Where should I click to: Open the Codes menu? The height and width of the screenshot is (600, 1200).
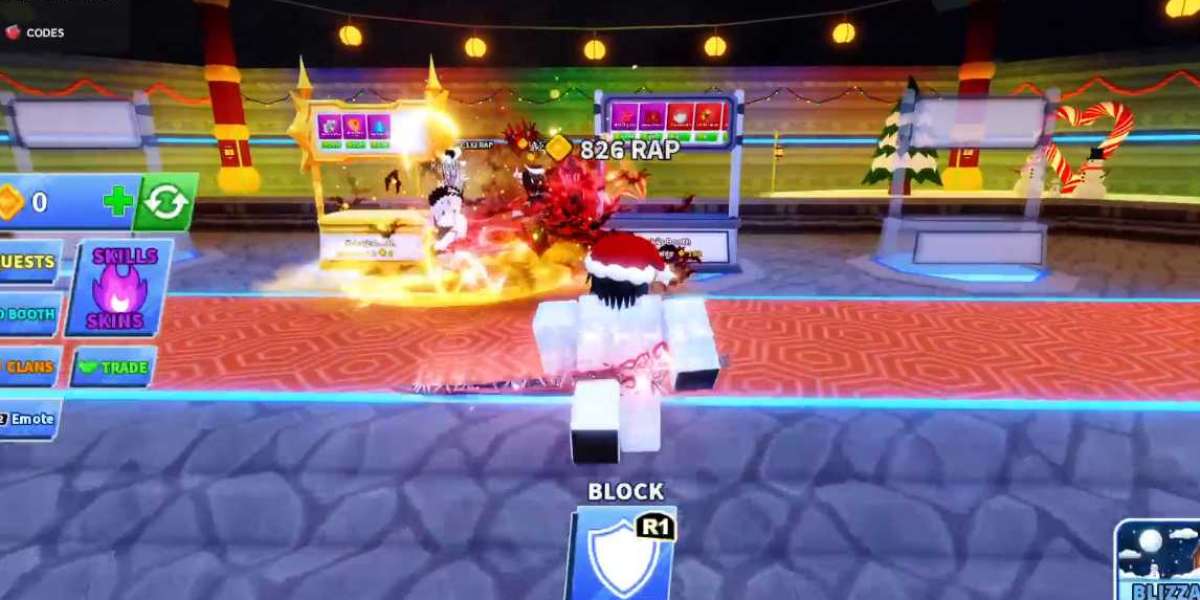click(x=36, y=32)
